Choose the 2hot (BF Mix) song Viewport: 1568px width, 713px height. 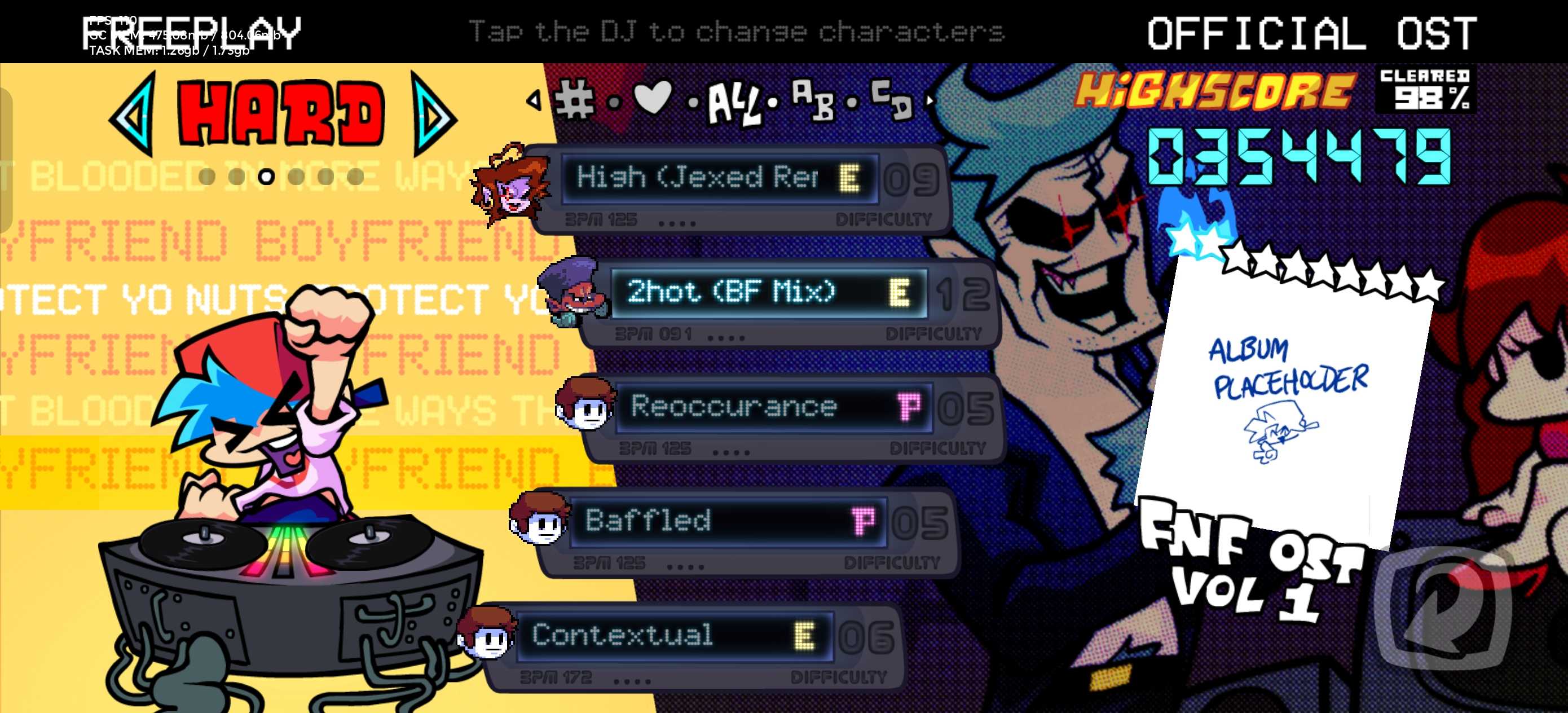[768, 293]
